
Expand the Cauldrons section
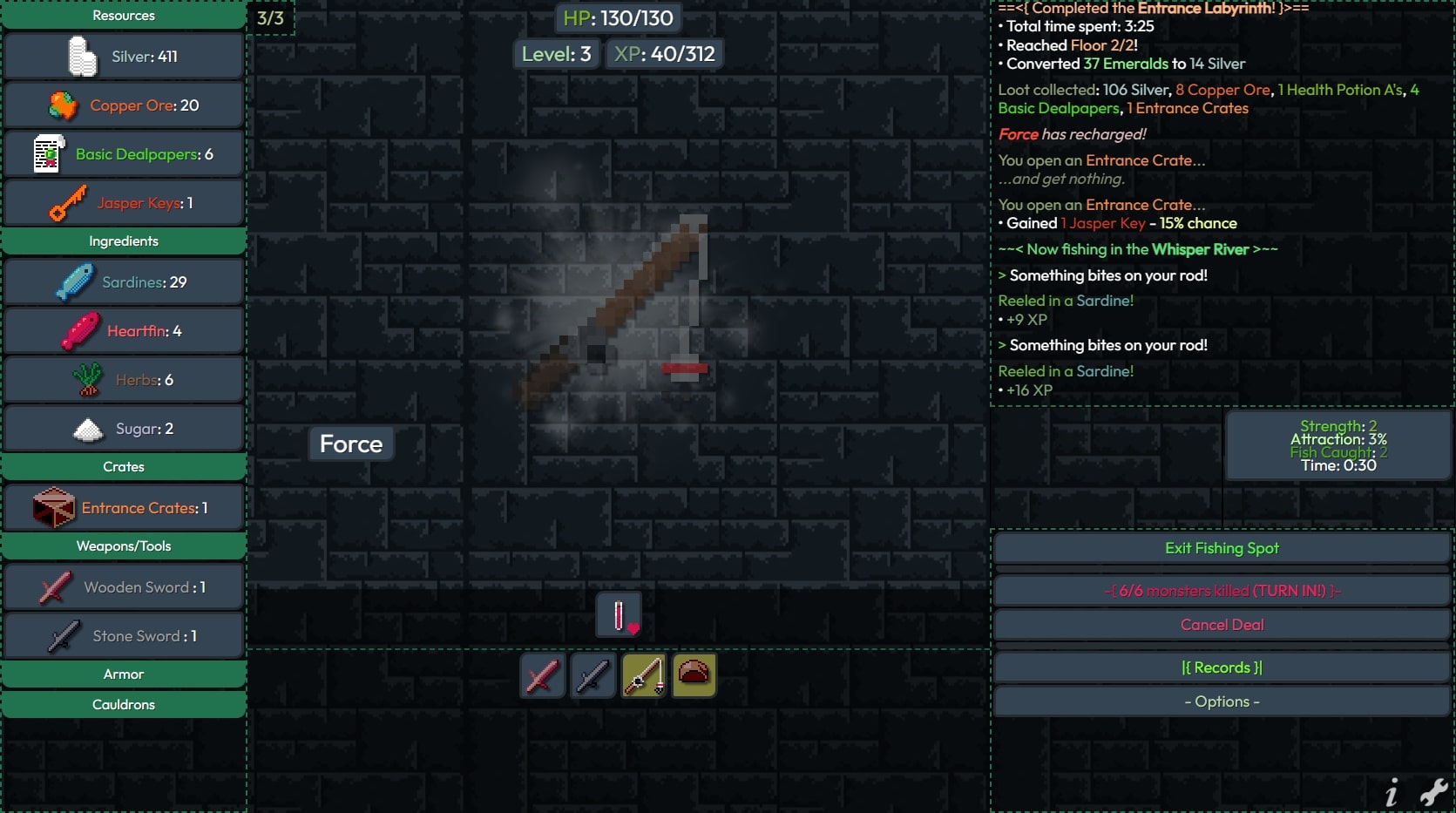(124, 705)
